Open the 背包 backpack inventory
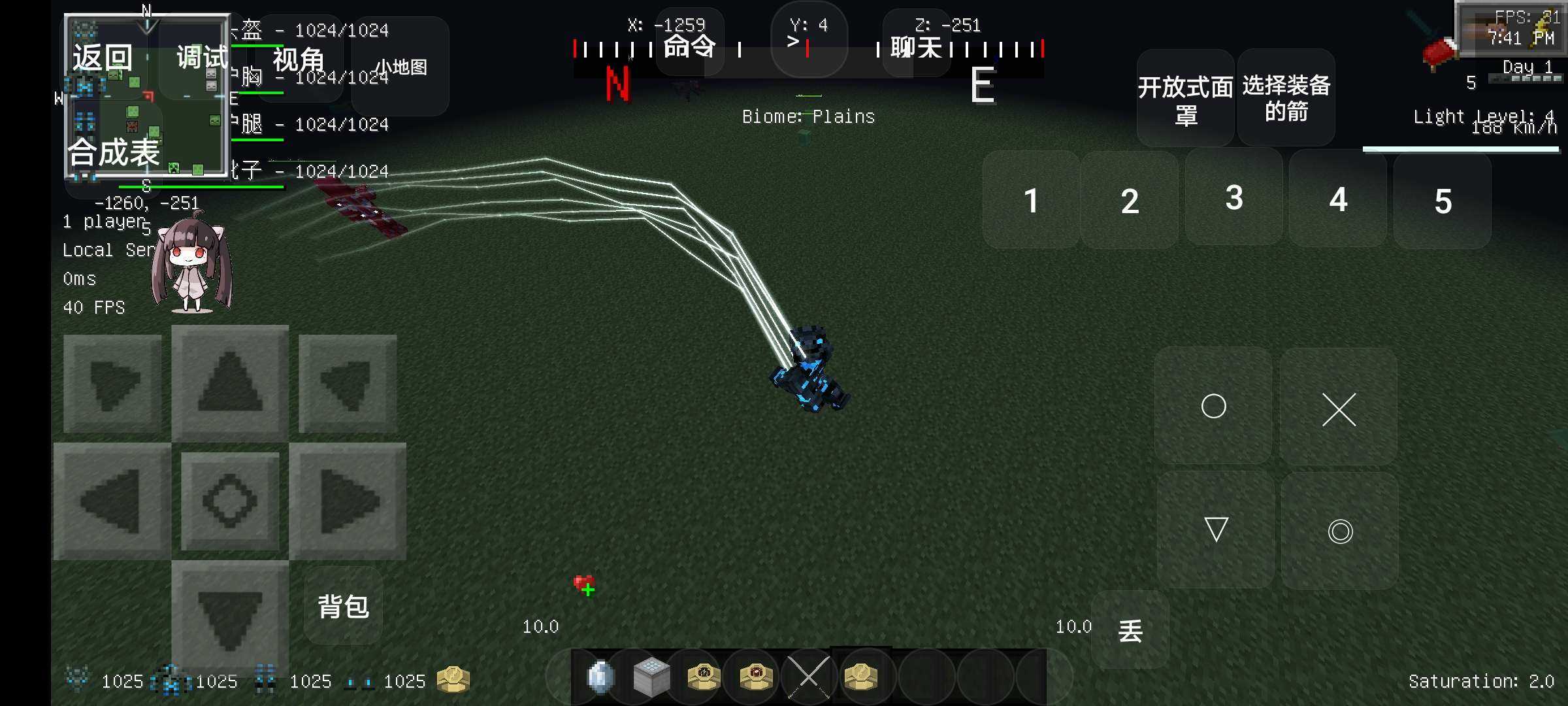 344,606
